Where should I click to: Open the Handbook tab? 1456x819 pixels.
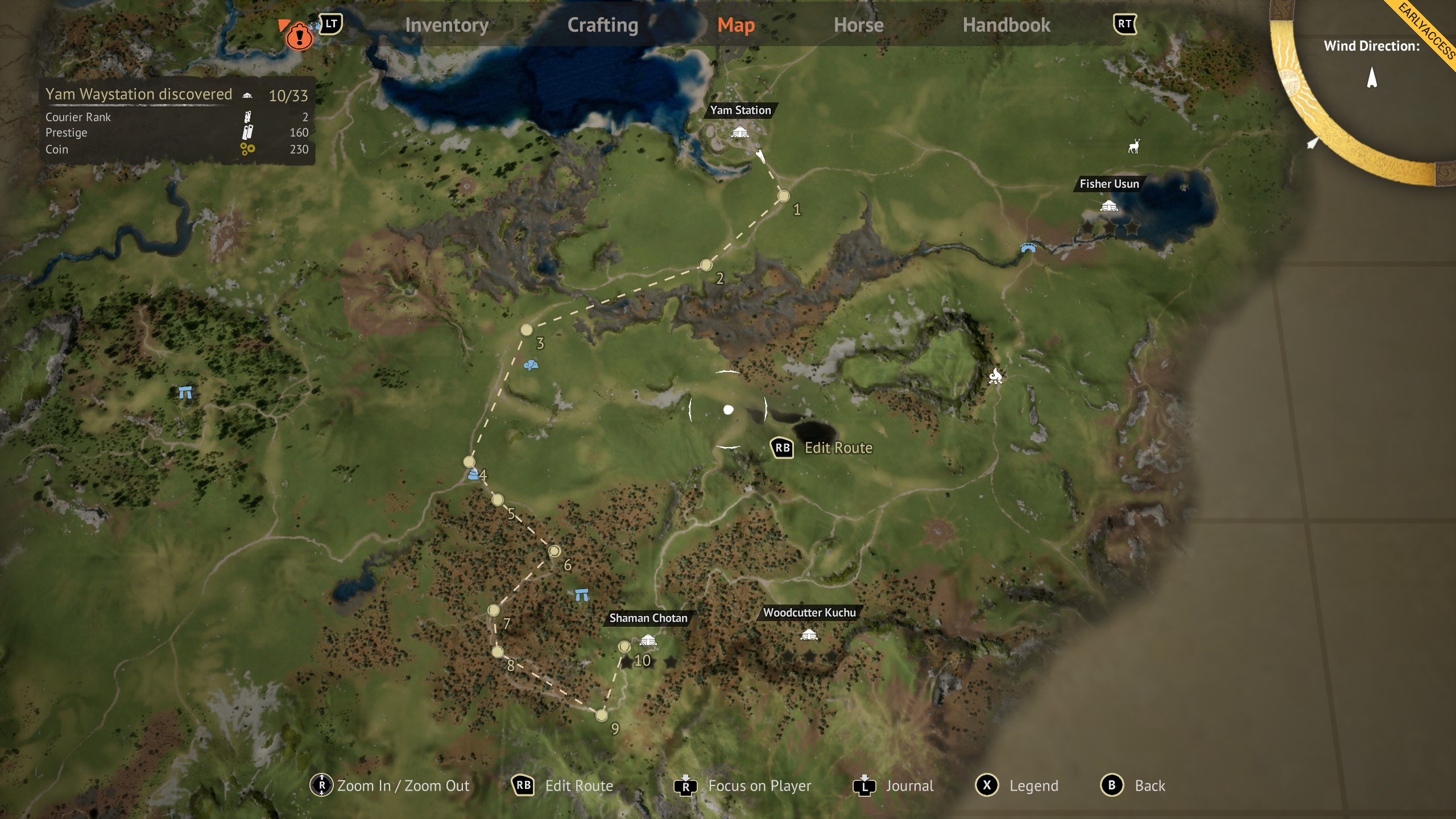[x=1007, y=25]
